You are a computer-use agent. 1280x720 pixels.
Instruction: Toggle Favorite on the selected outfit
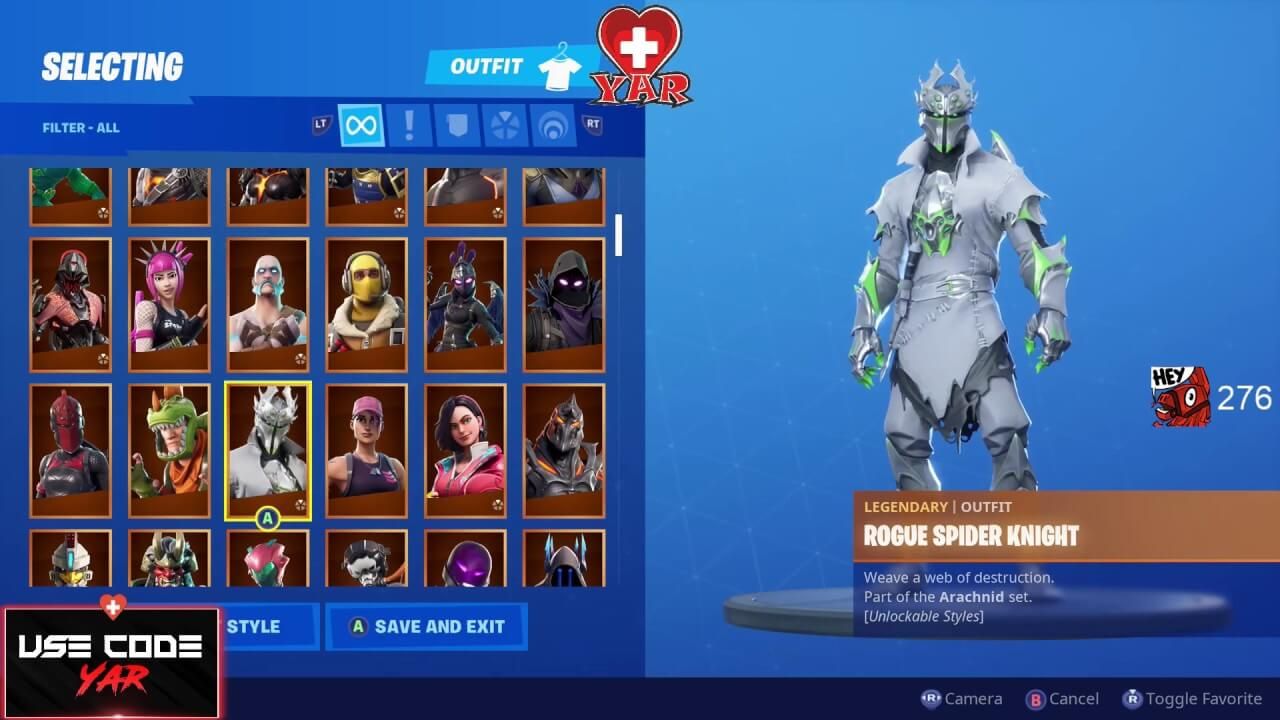[x=1191, y=698]
